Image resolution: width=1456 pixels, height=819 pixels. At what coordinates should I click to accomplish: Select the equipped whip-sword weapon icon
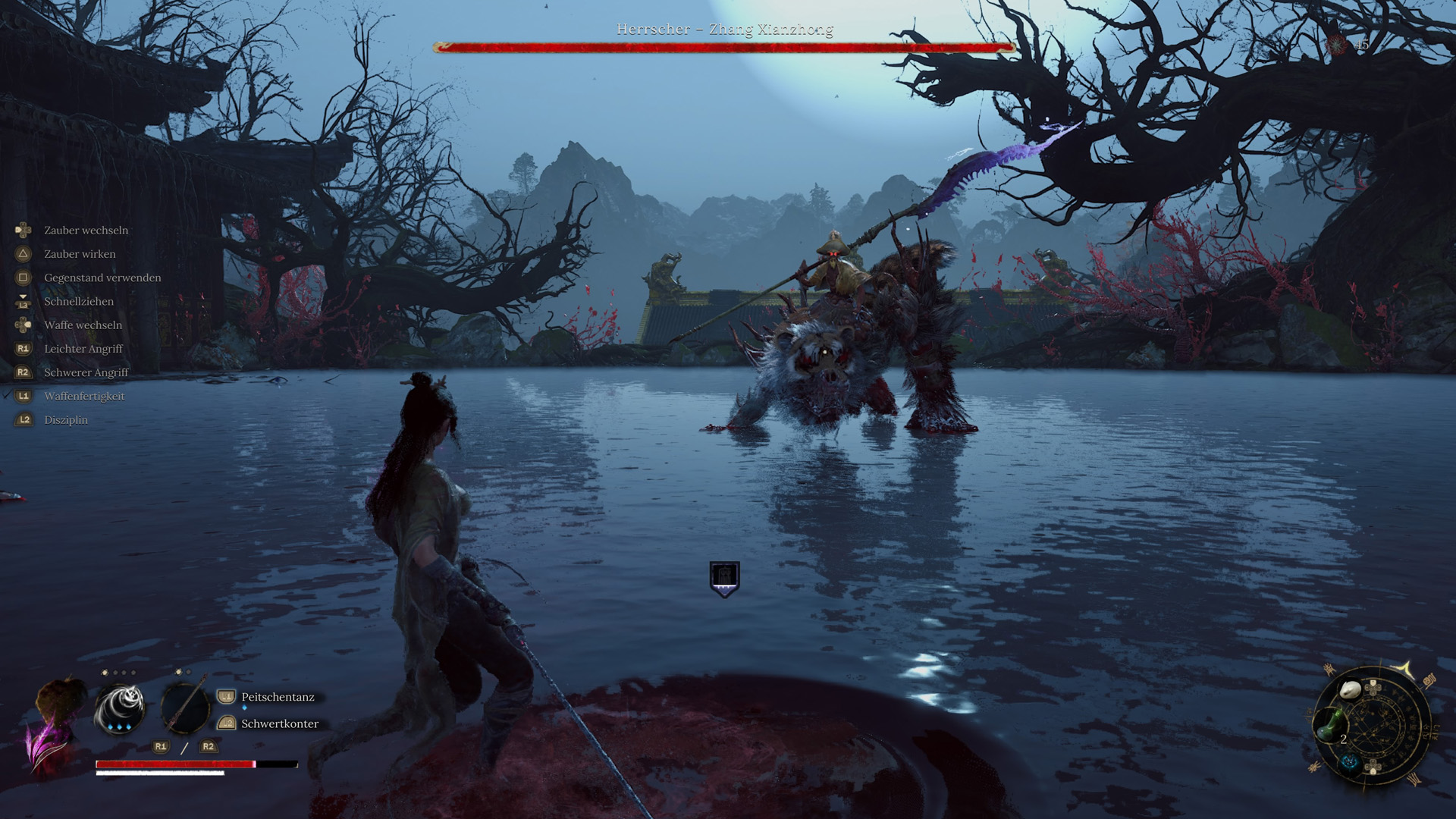pos(184,708)
